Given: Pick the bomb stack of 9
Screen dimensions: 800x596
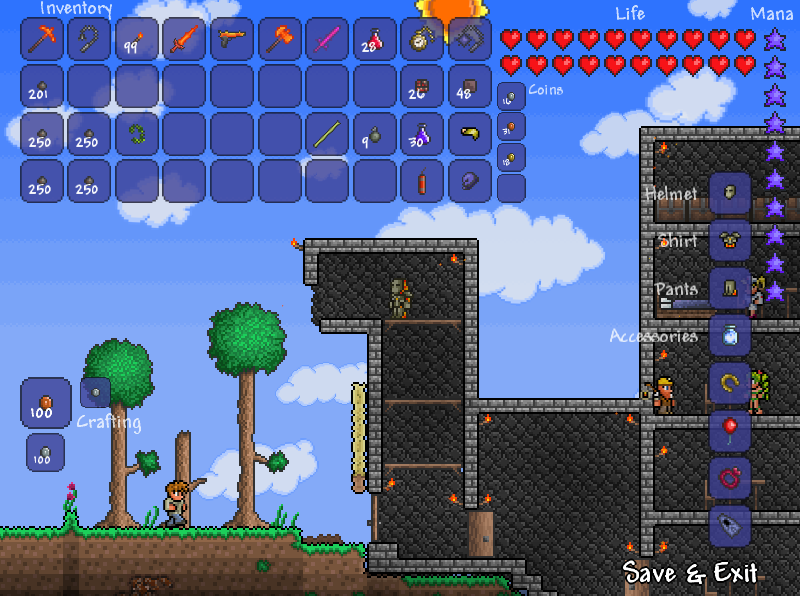Looking at the screenshot, I should coord(375,134).
